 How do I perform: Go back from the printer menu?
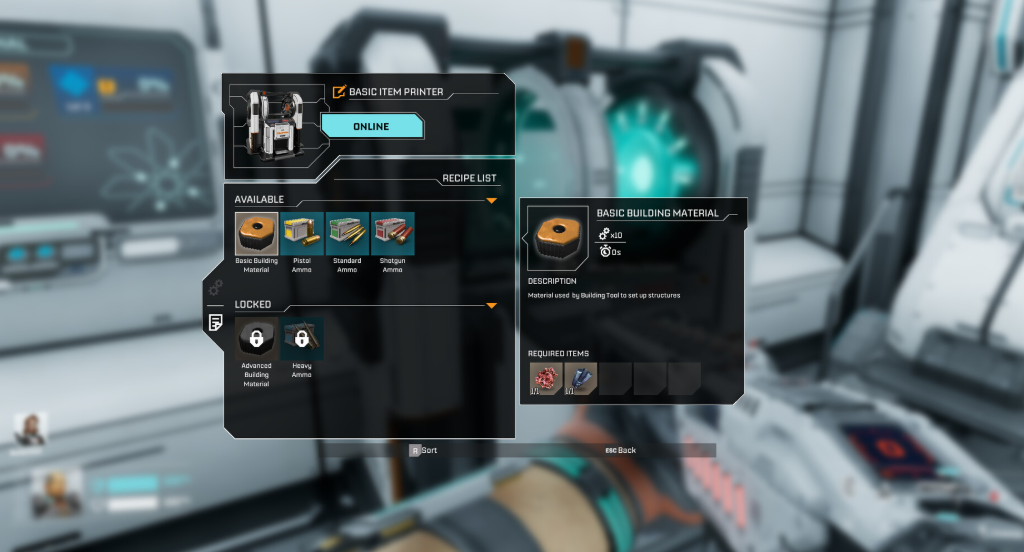click(x=620, y=451)
